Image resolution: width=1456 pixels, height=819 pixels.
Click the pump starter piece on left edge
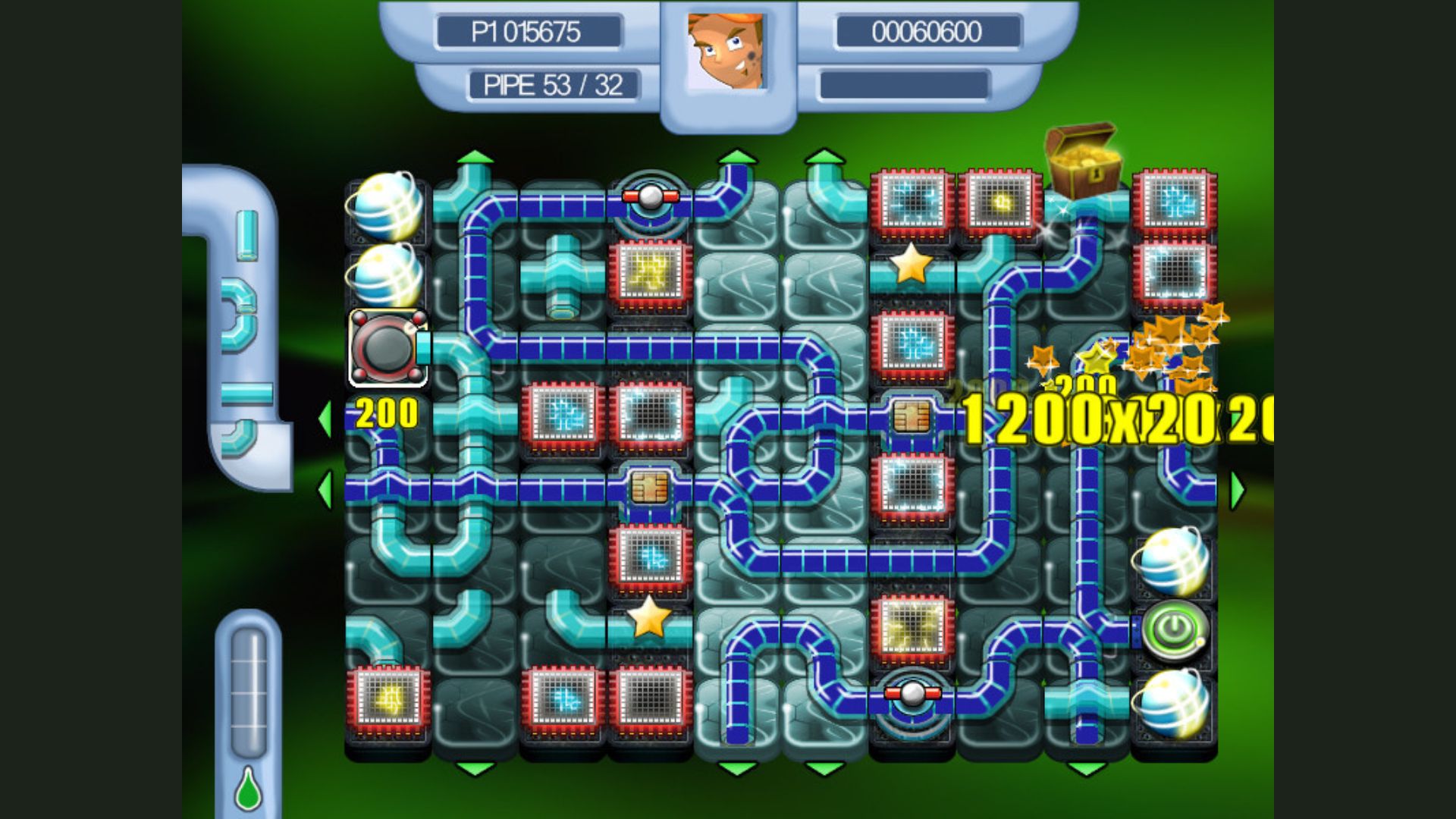385,349
